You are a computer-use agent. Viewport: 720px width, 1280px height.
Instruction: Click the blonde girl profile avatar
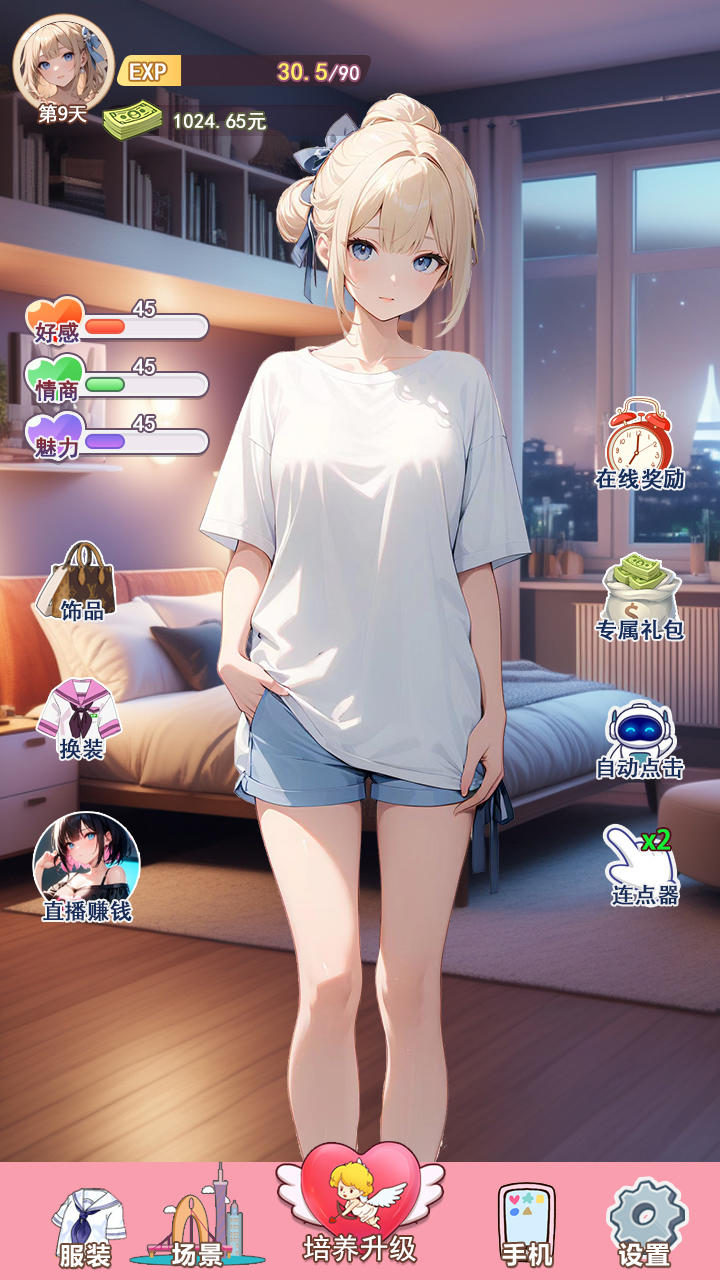(62, 62)
